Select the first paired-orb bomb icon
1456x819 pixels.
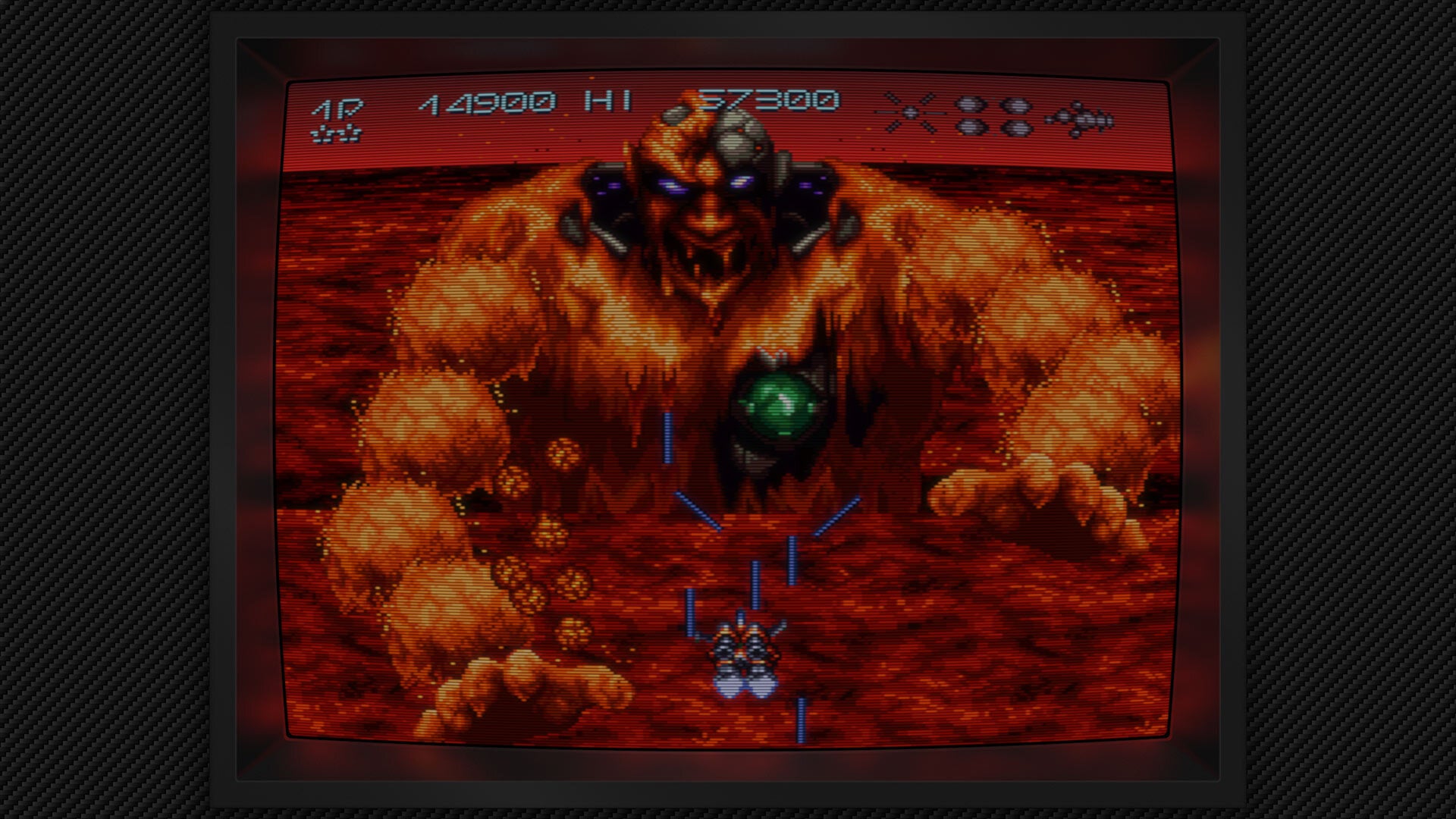pos(969,115)
